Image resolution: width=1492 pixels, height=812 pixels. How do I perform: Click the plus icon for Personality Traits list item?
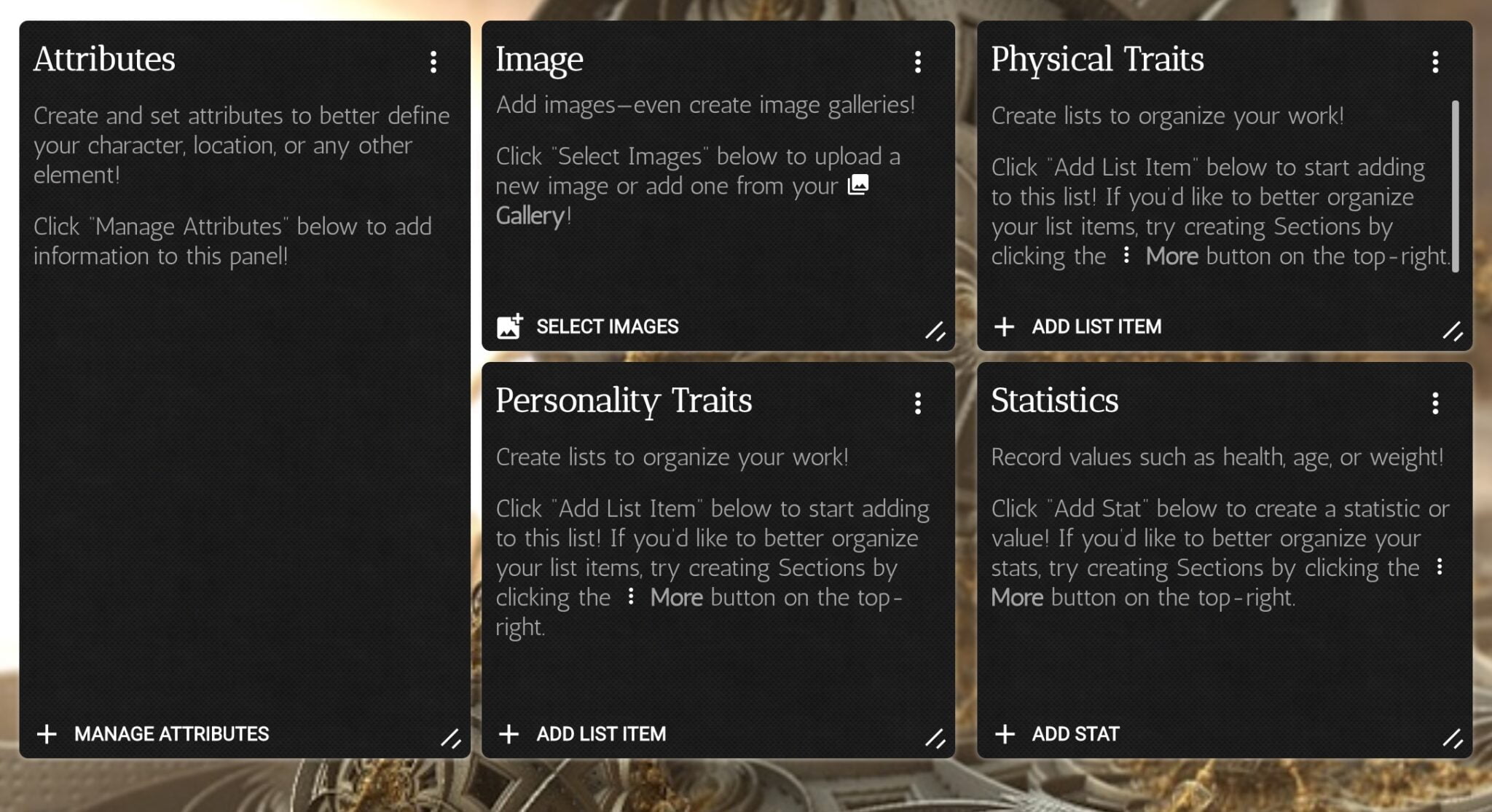[x=509, y=734]
